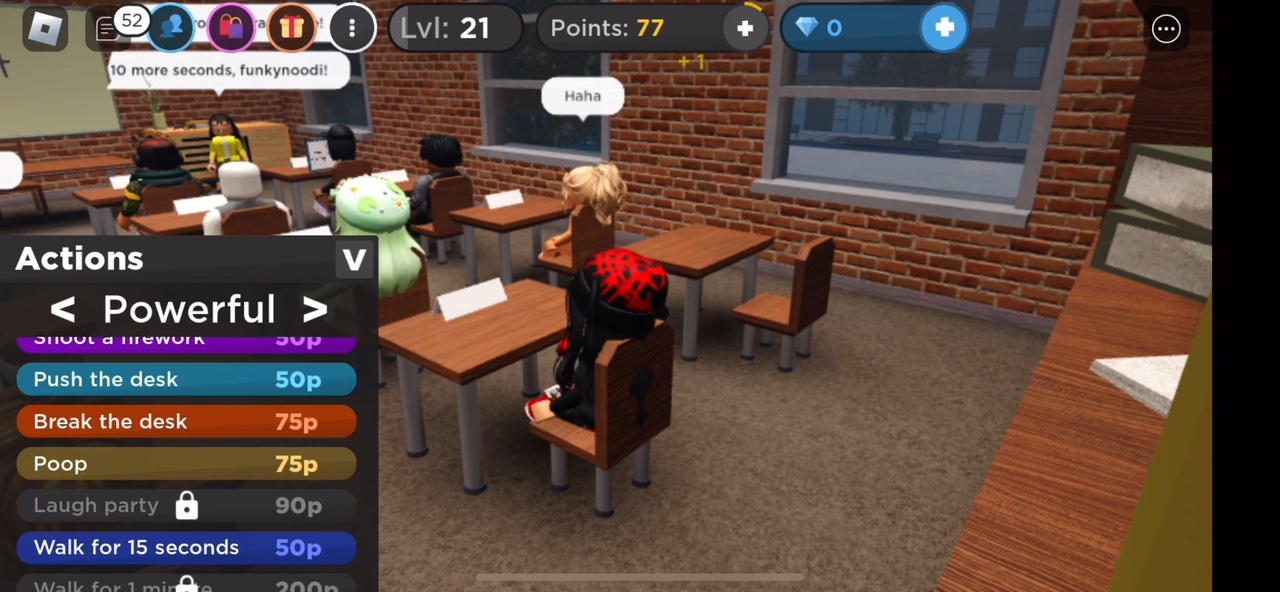Claim the orange gift box icon
The height and width of the screenshot is (592, 1280).
tap(291, 28)
